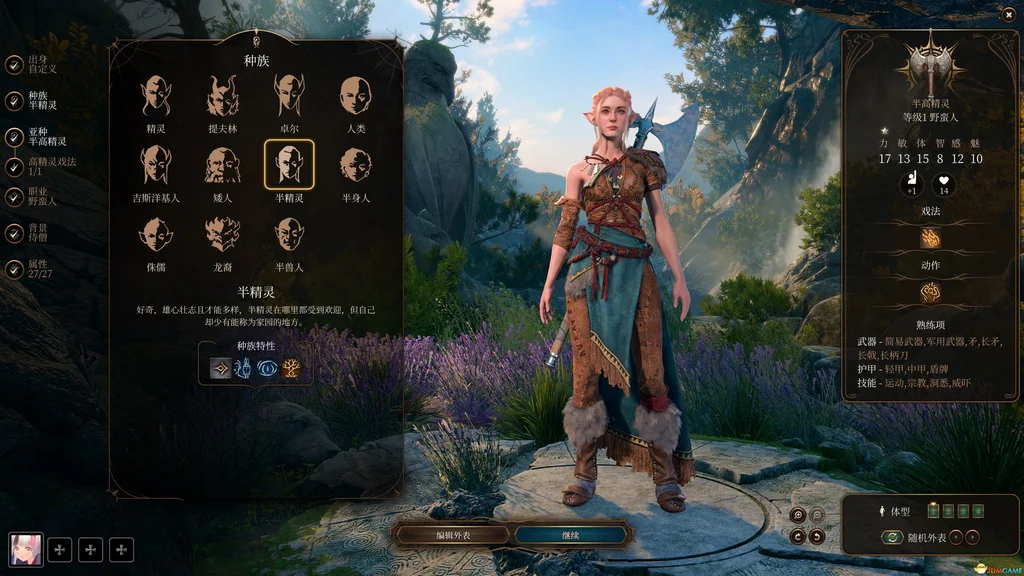Select the 人类 (Human) race

[355, 96]
